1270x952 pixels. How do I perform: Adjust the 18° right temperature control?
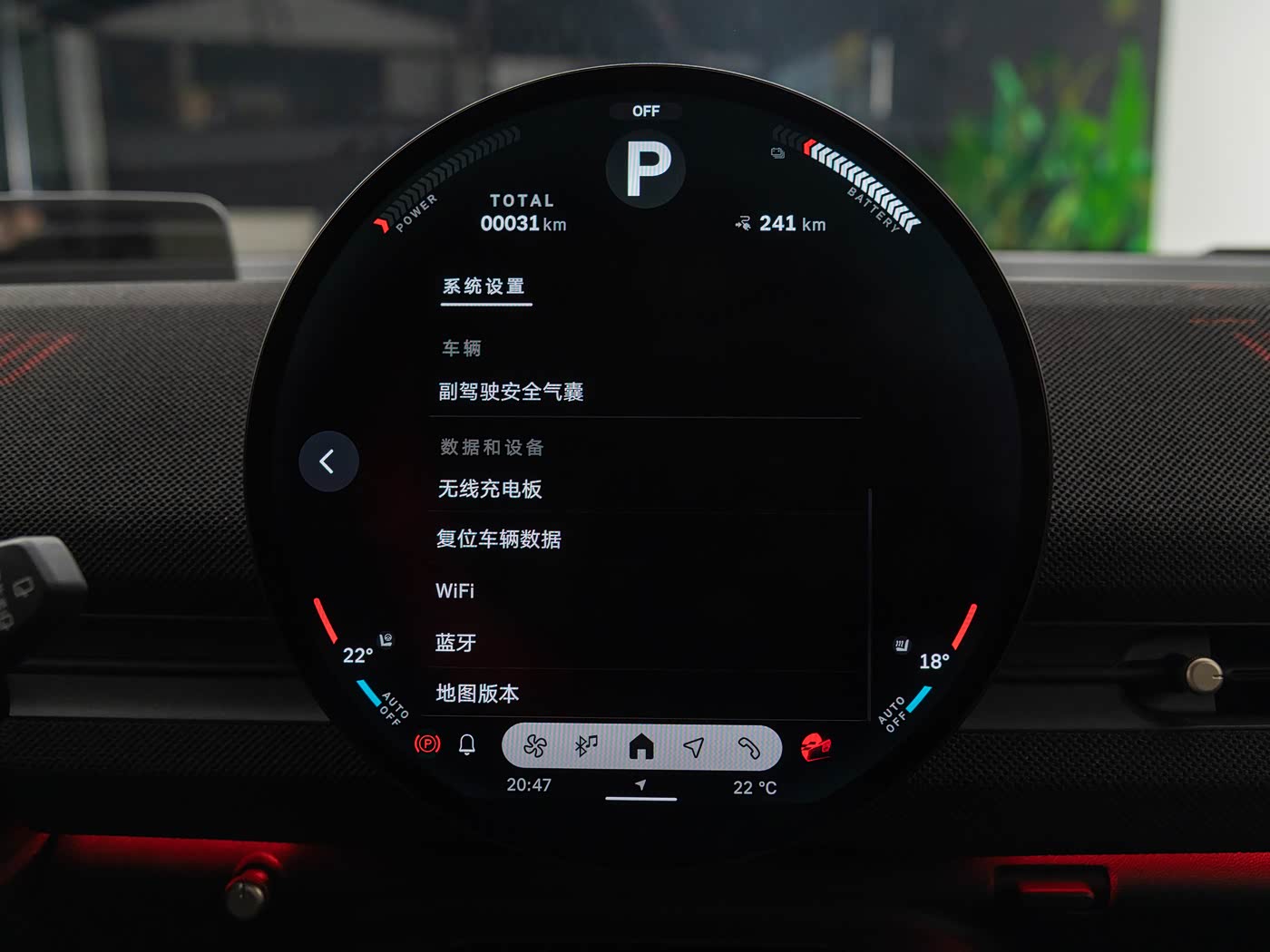tap(933, 662)
